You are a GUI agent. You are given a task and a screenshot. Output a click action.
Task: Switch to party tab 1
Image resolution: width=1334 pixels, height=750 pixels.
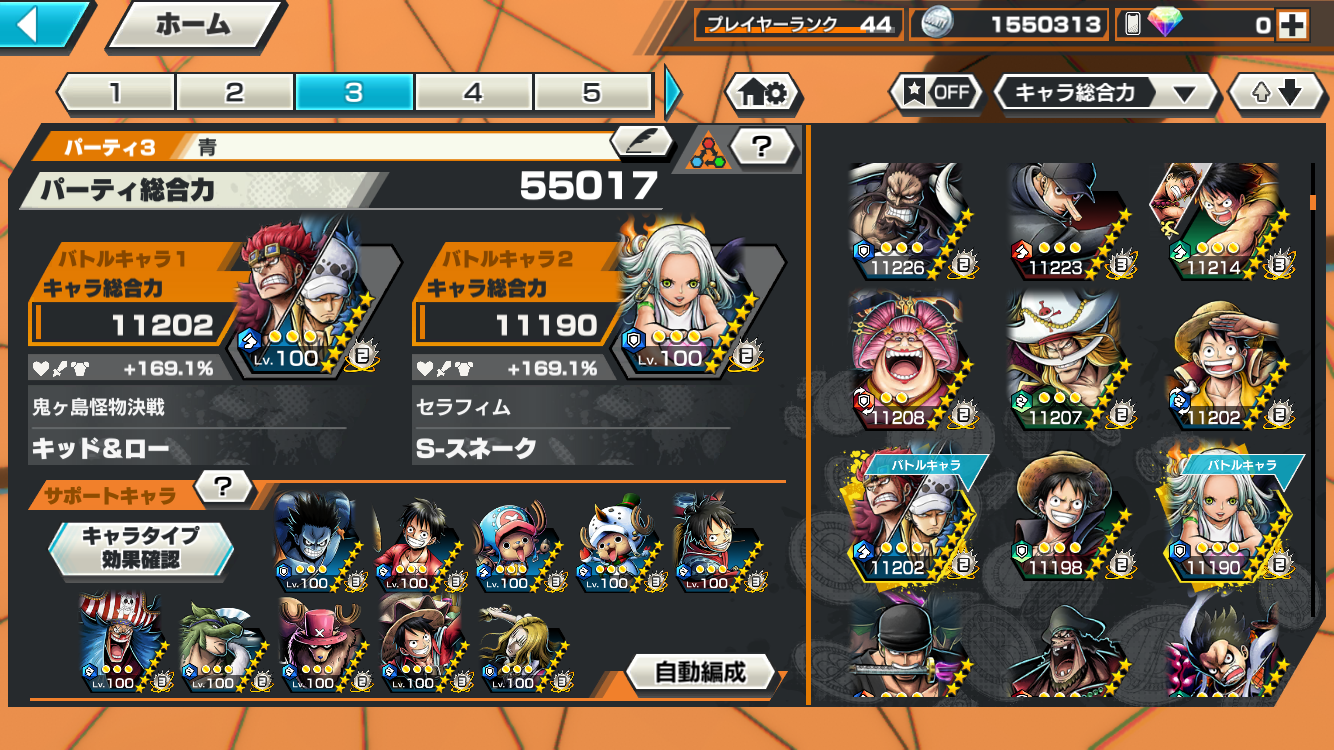tap(115, 93)
